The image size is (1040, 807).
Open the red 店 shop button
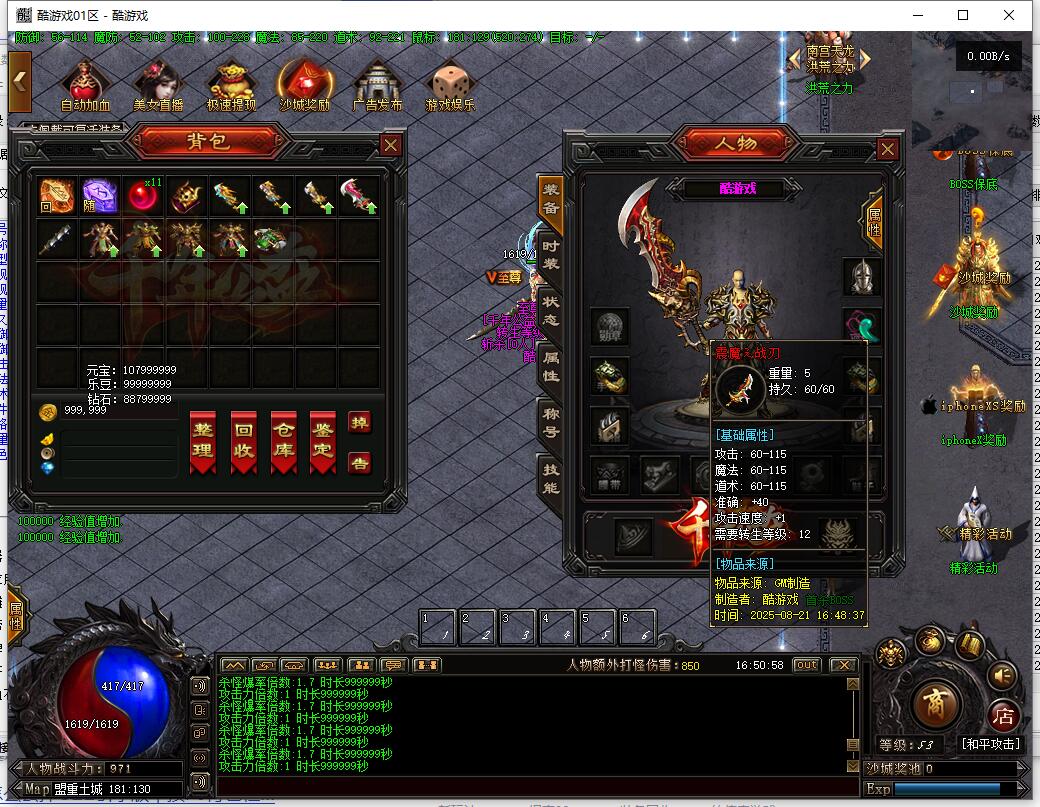click(1003, 714)
